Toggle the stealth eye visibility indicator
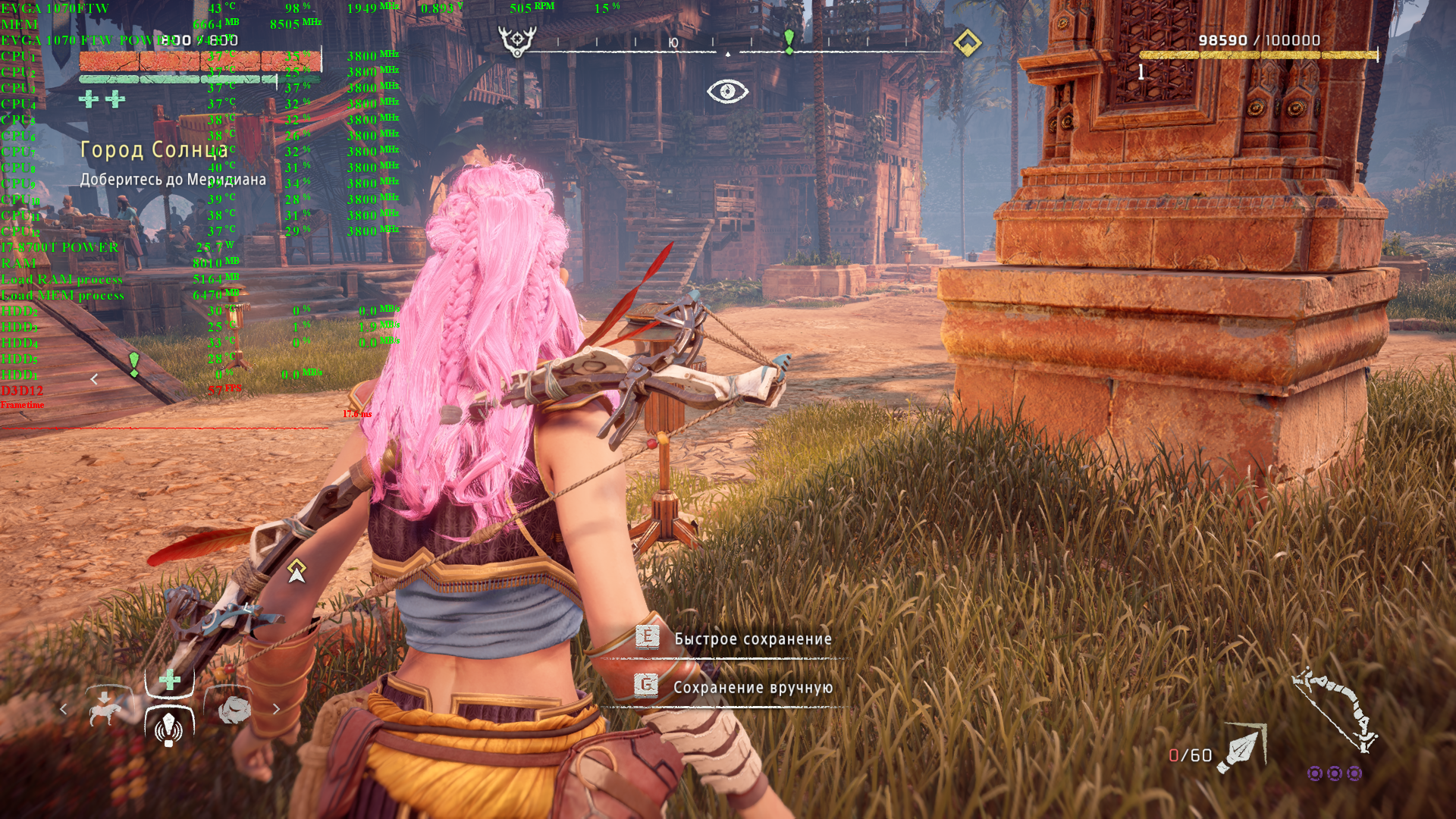 coord(727,92)
